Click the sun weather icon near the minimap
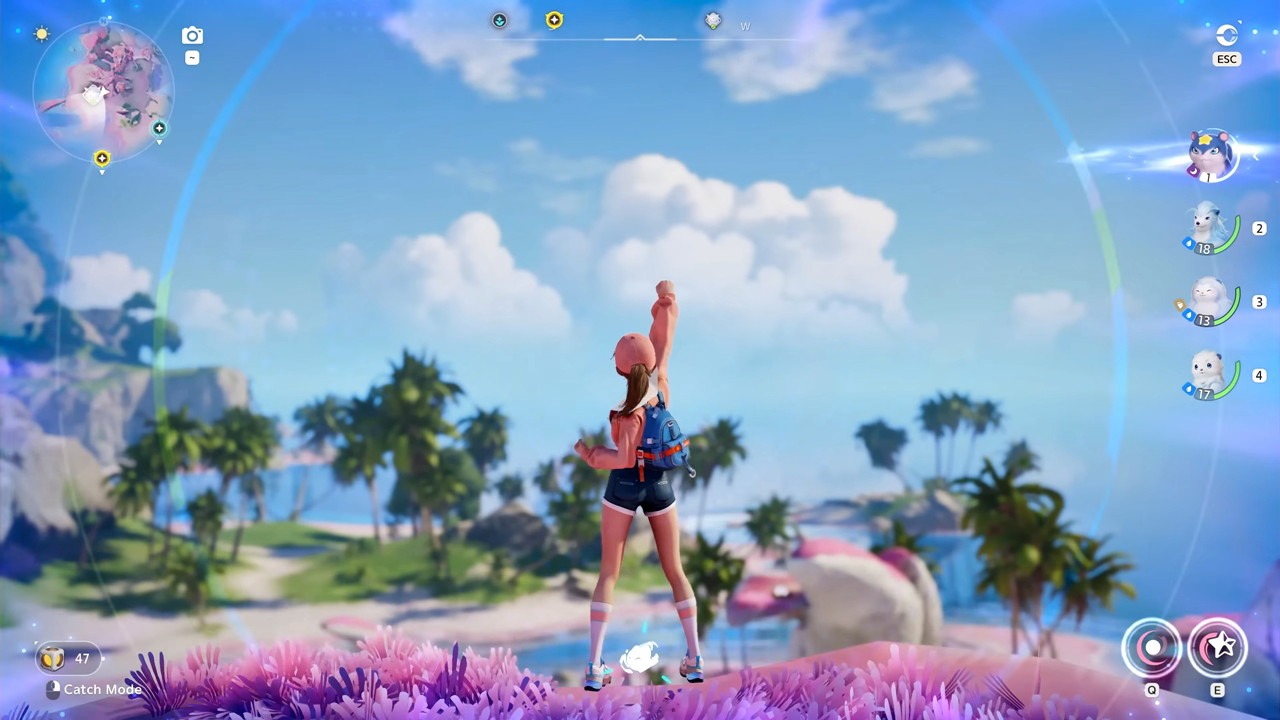The height and width of the screenshot is (720, 1280). point(42,33)
